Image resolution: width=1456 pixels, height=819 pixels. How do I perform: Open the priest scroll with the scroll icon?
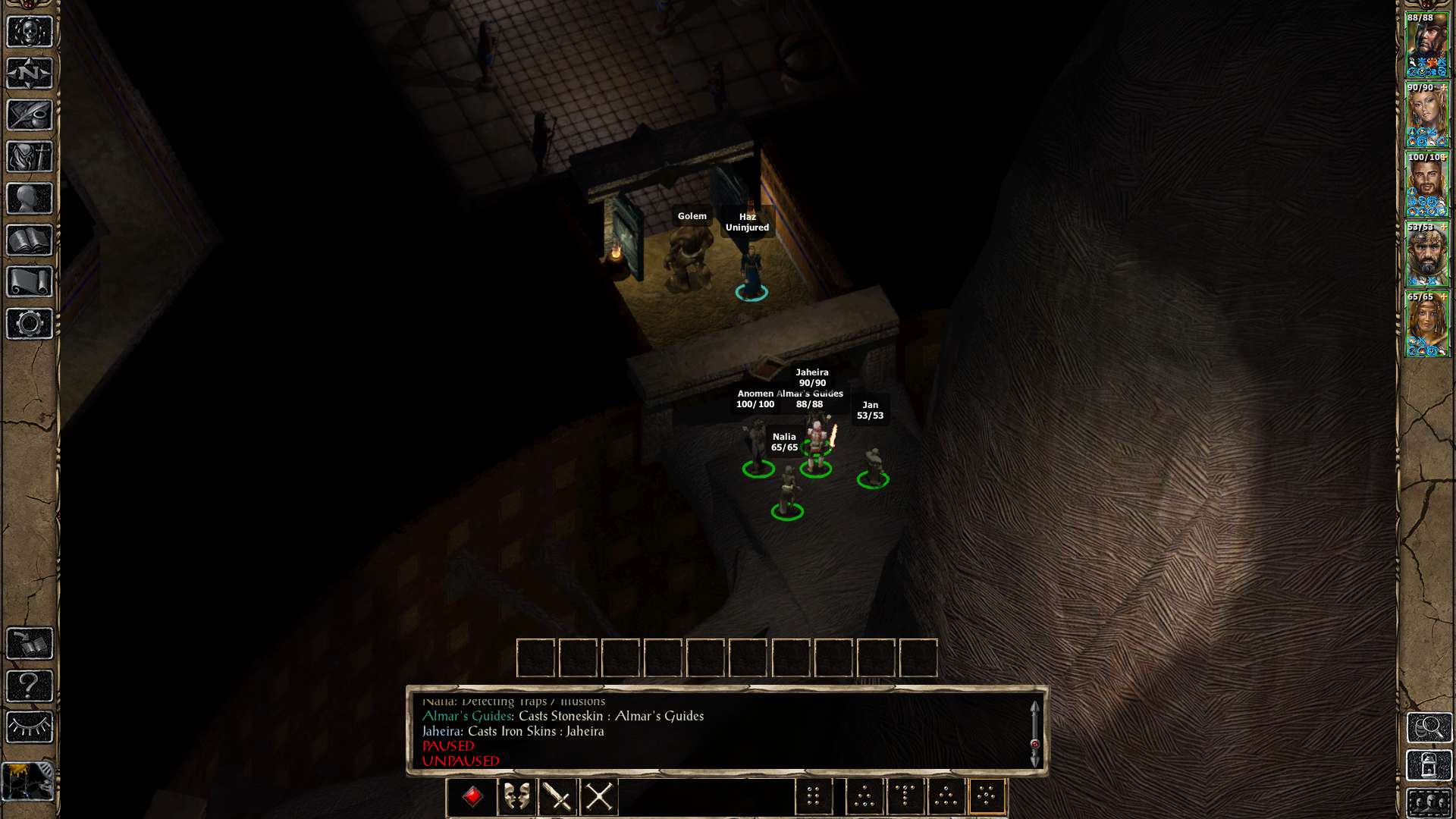coord(30,282)
